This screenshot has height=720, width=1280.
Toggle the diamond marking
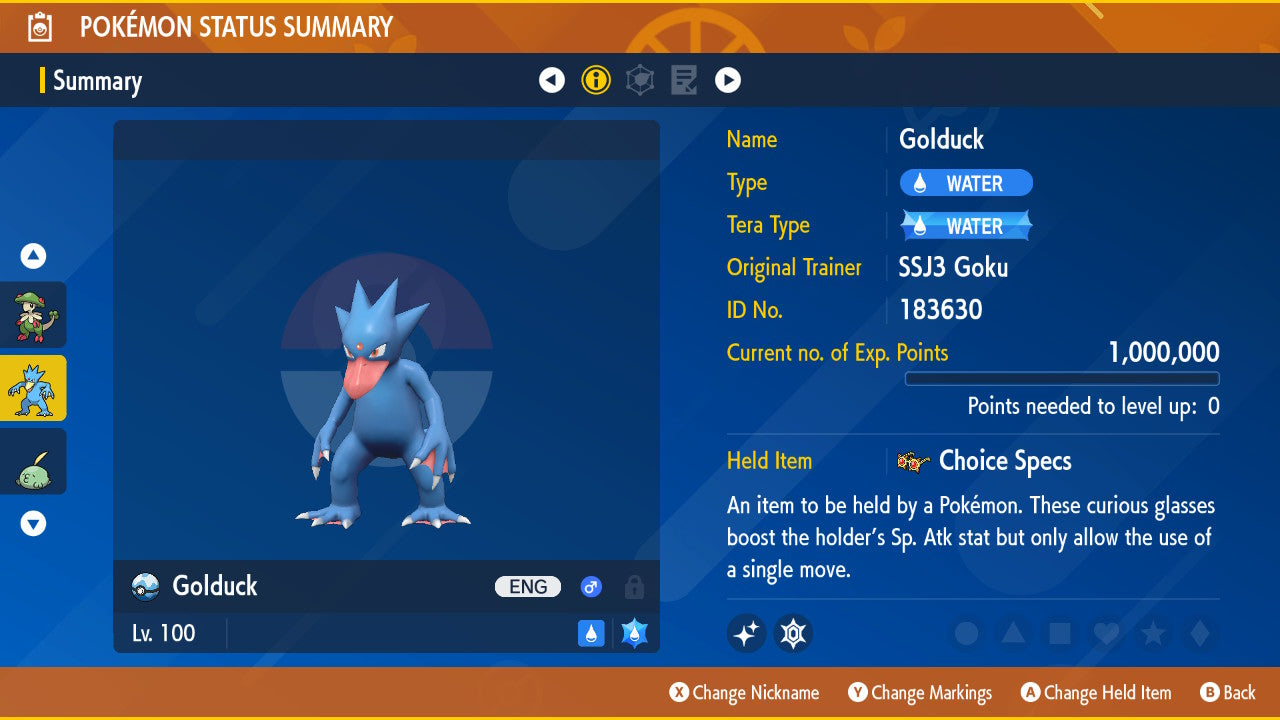point(1197,633)
